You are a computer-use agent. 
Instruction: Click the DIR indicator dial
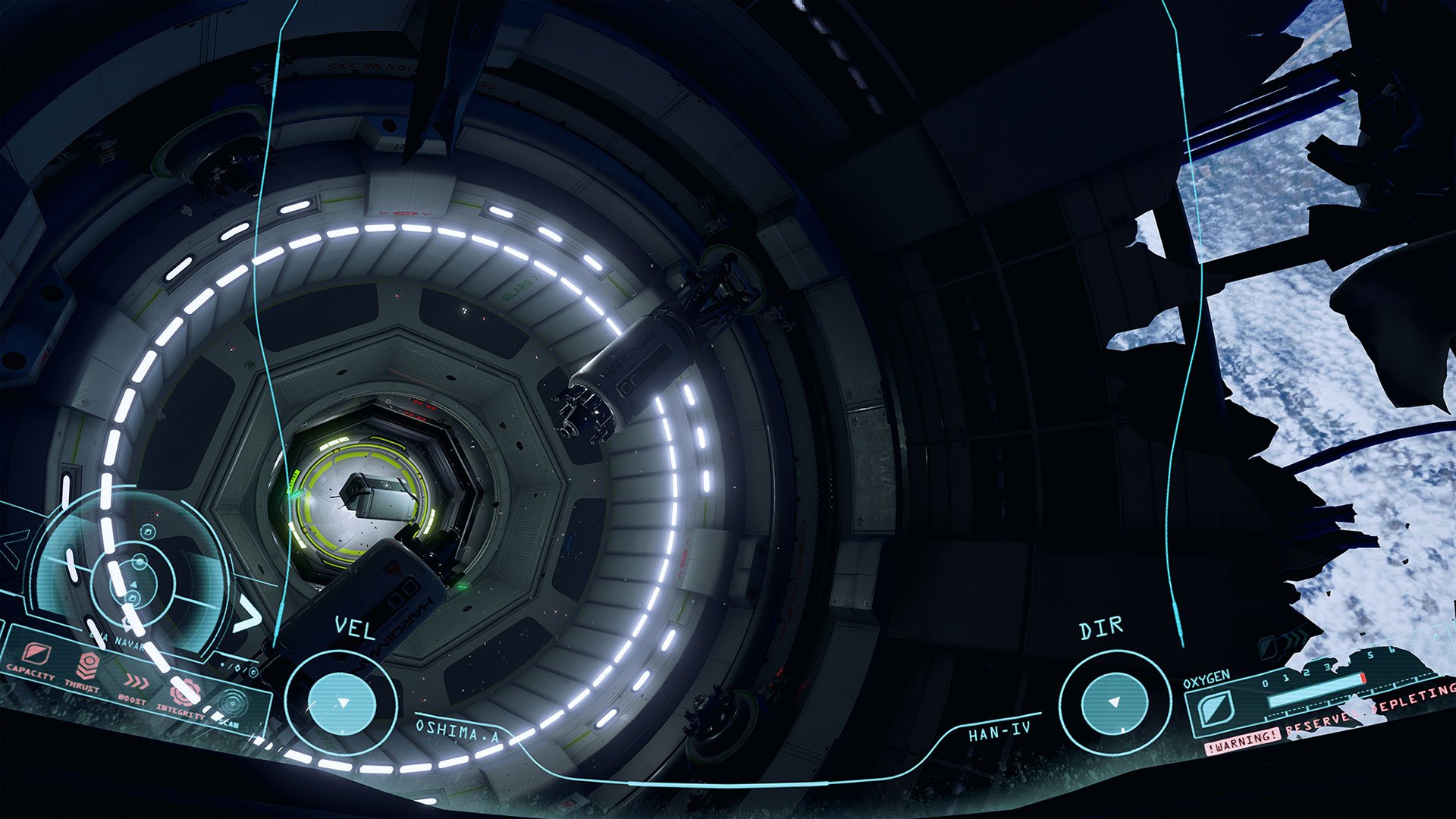pos(1114,701)
